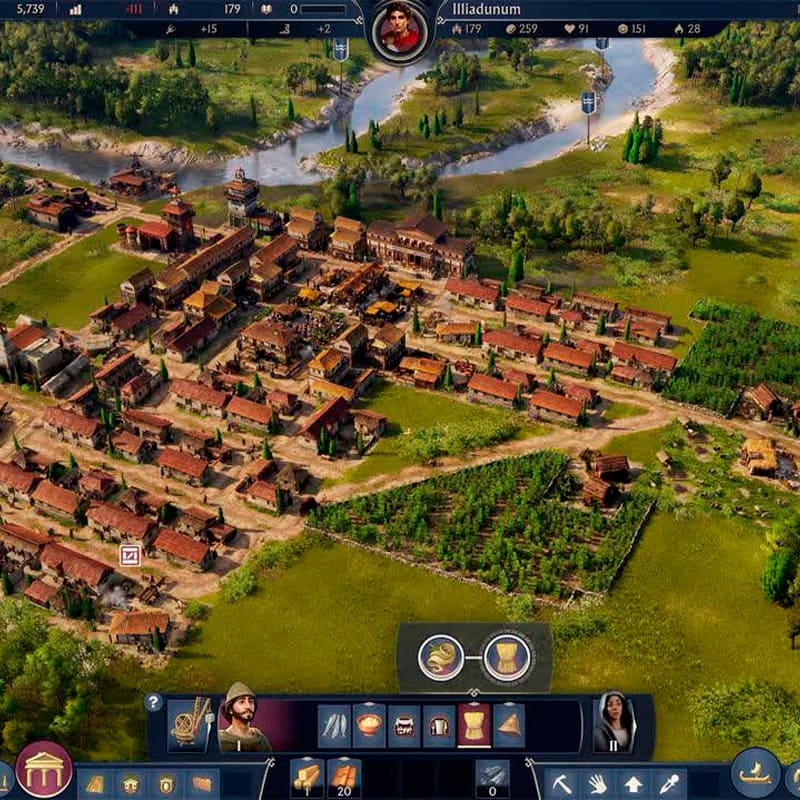Viewport: 800px width, 800px height.
Task: Activate the eyedropper copy tool
Action: [668, 782]
